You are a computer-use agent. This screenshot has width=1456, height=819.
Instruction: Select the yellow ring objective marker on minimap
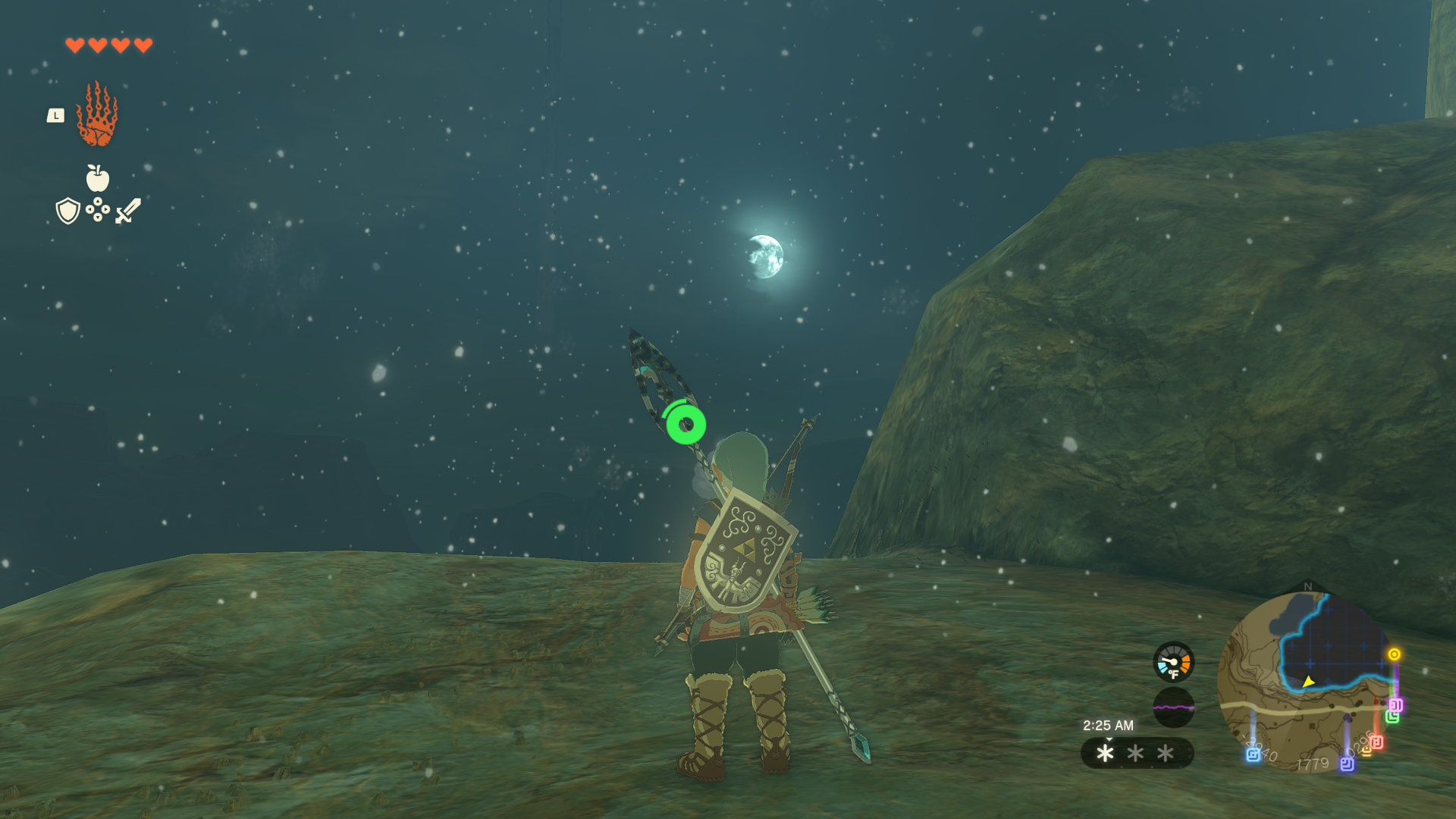point(1394,654)
